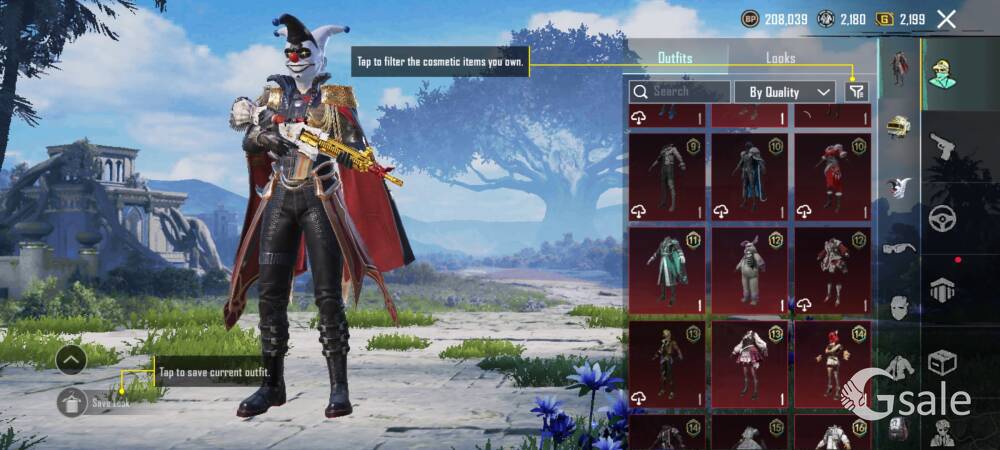Open the helmet category
This screenshot has height=450, width=1000.
pyautogui.click(x=899, y=127)
